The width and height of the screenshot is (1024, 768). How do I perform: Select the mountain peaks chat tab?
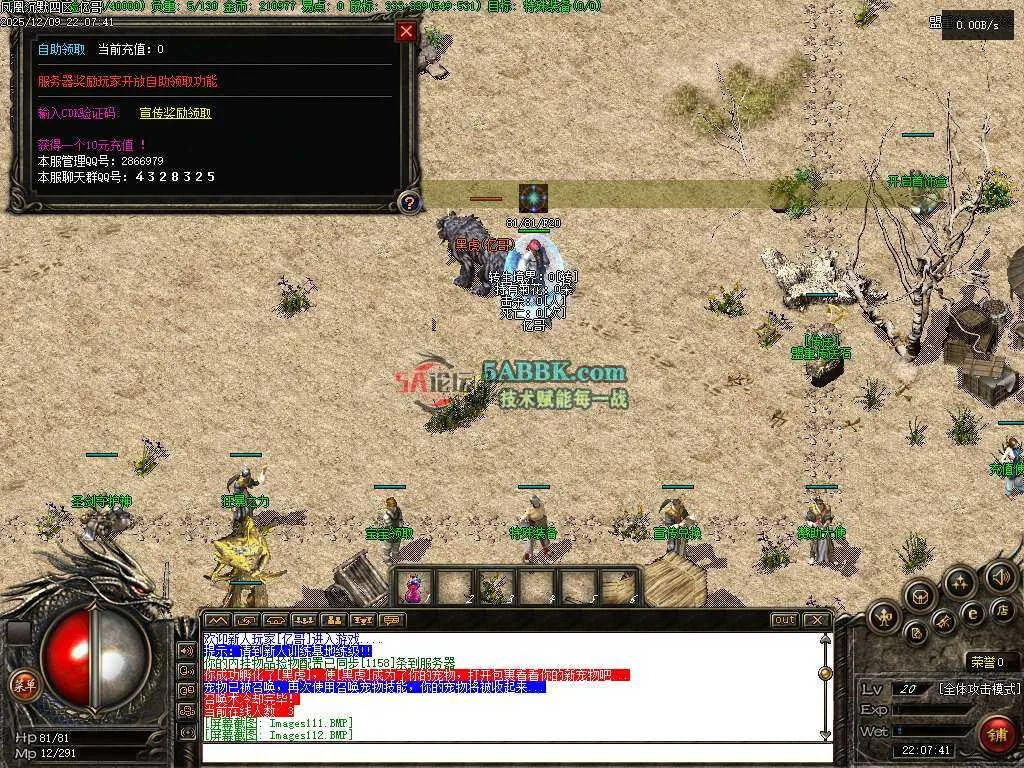217,620
